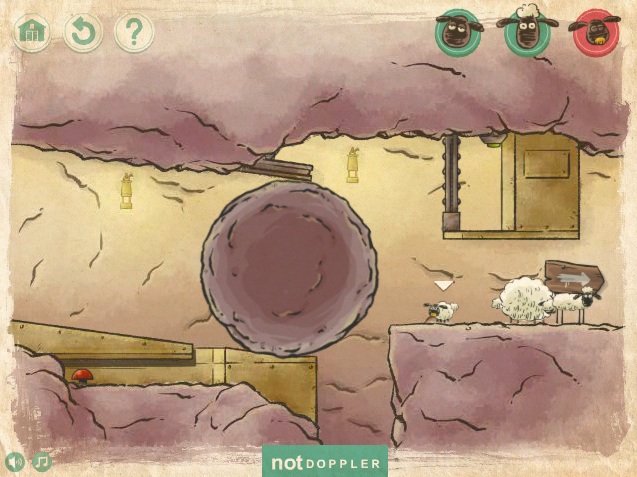Open the question mark help button
The width and height of the screenshot is (637, 477).
[x=134, y=33]
